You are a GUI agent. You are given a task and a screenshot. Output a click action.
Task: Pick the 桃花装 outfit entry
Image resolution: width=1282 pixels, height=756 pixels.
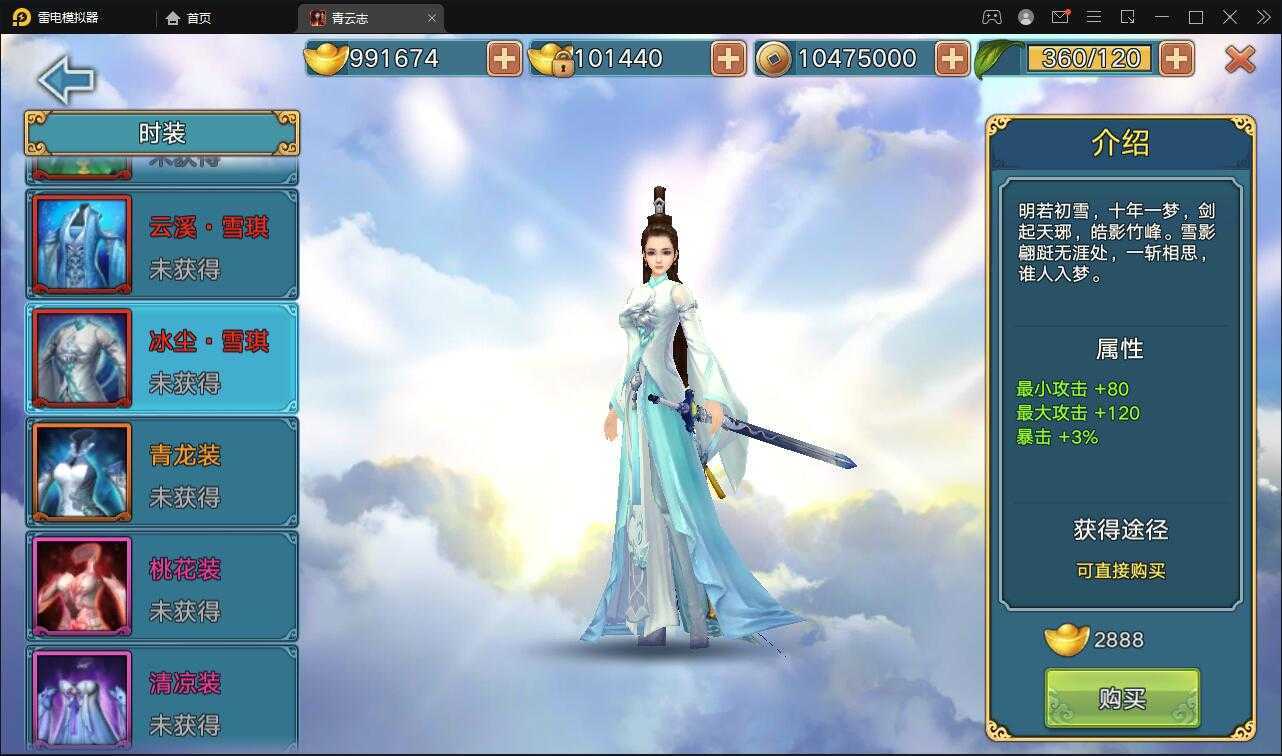pyautogui.click(x=162, y=587)
